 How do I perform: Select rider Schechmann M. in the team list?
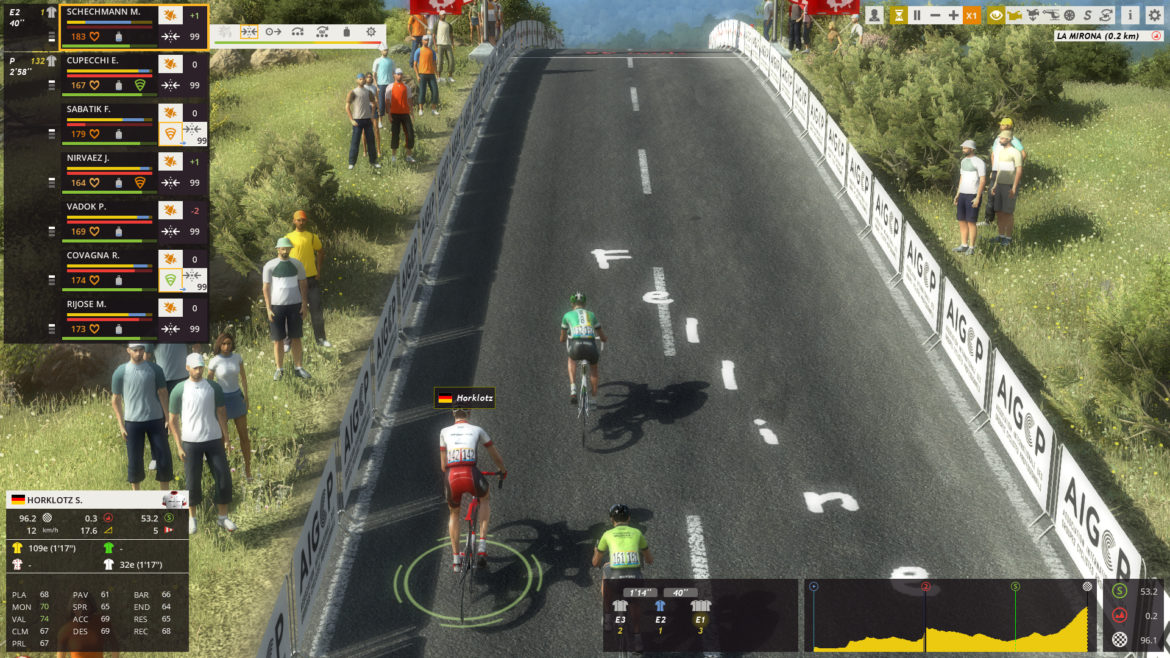point(110,13)
